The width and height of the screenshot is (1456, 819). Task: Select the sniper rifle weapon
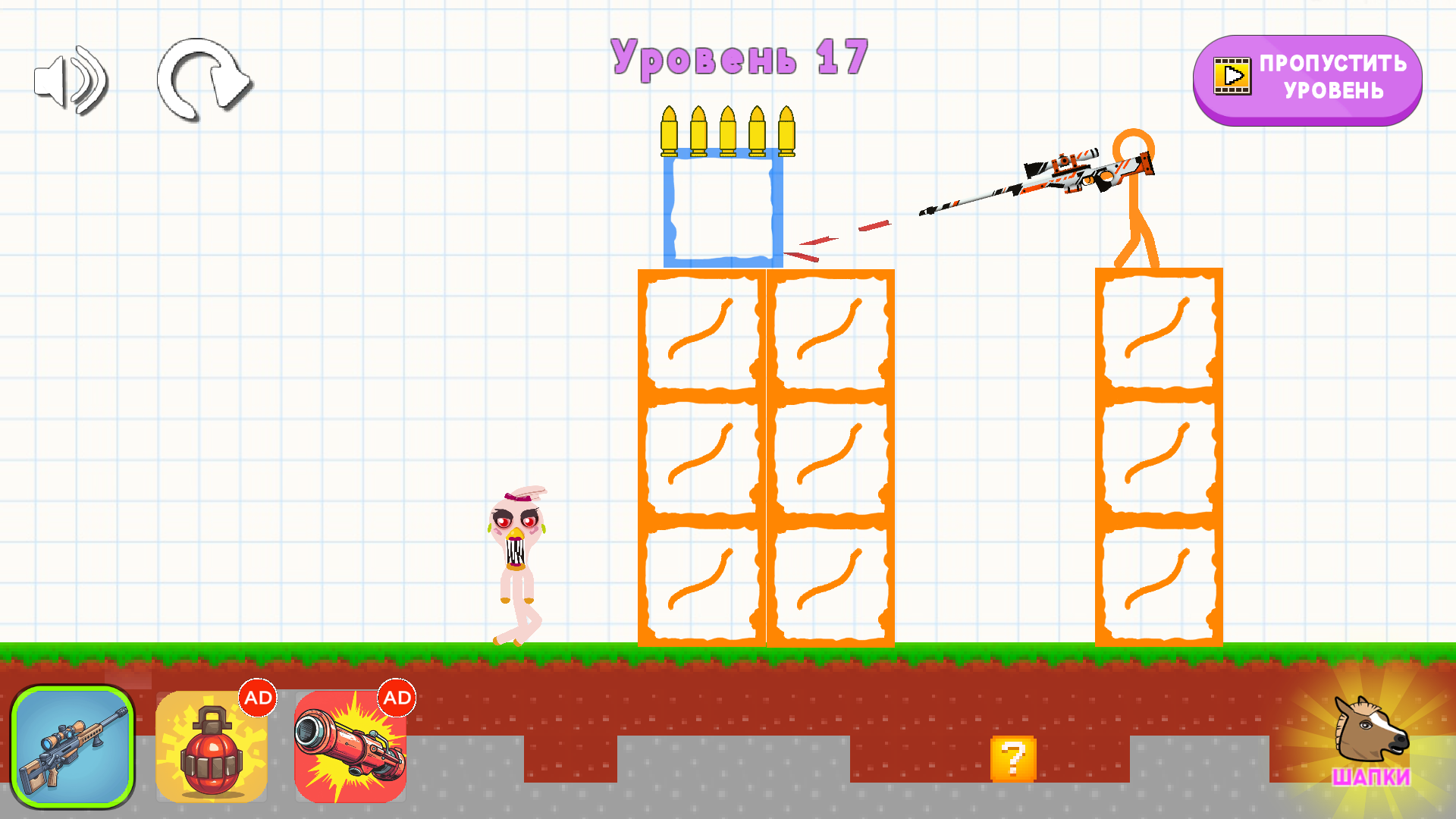(72, 747)
